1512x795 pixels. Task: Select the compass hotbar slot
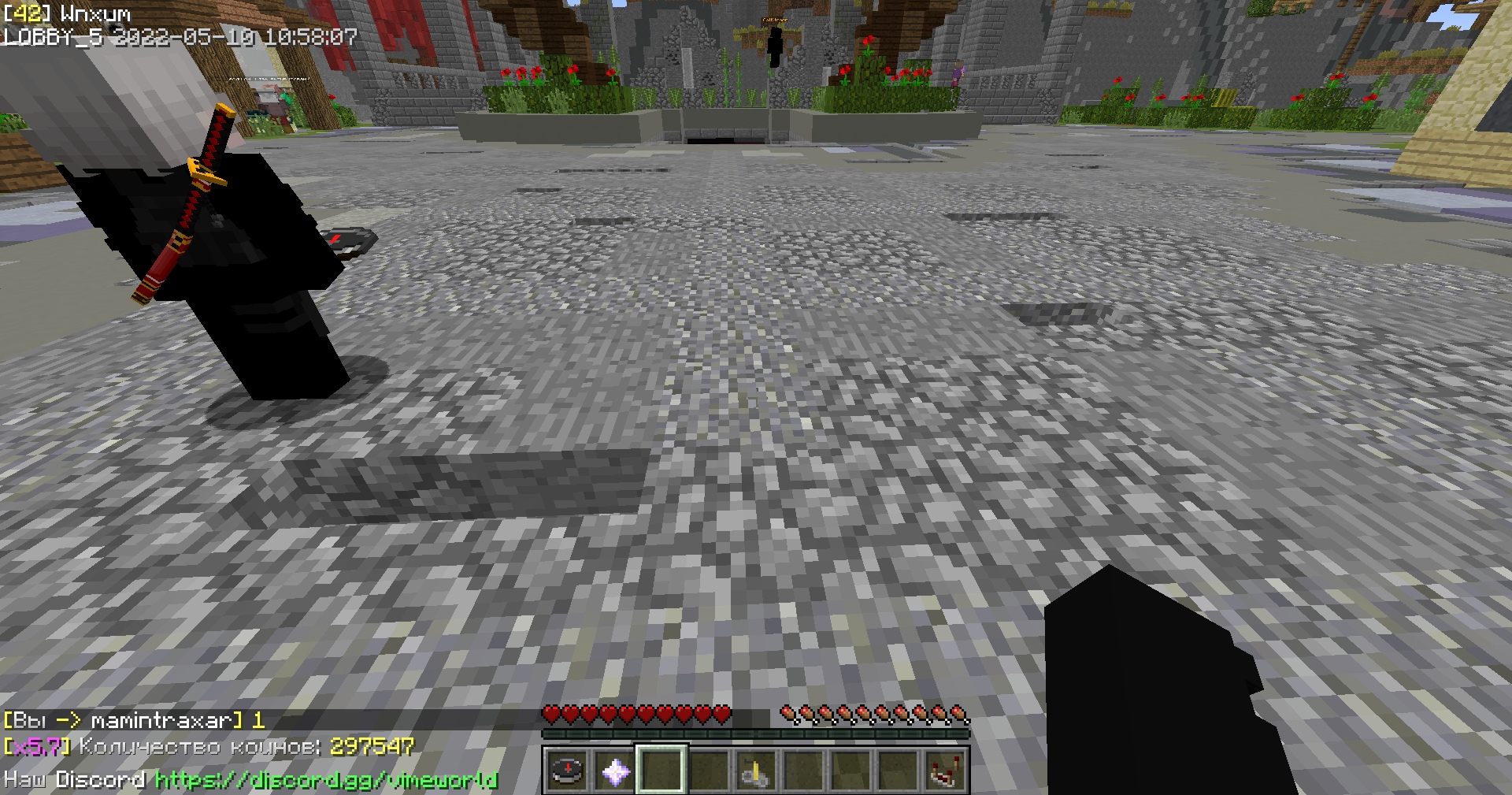pyautogui.click(x=567, y=771)
